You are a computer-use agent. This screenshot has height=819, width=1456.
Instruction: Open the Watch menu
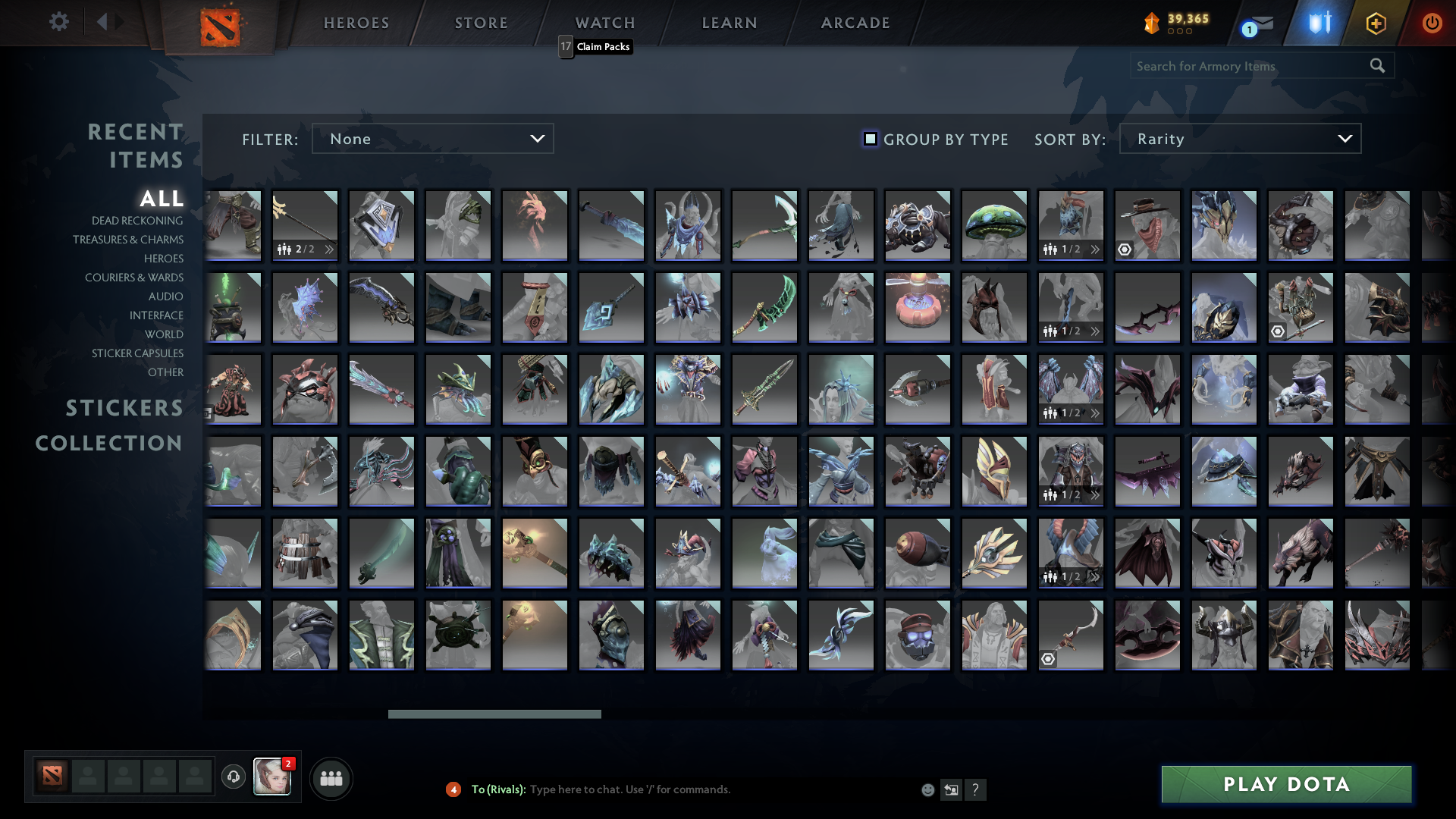[x=604, y=23]
